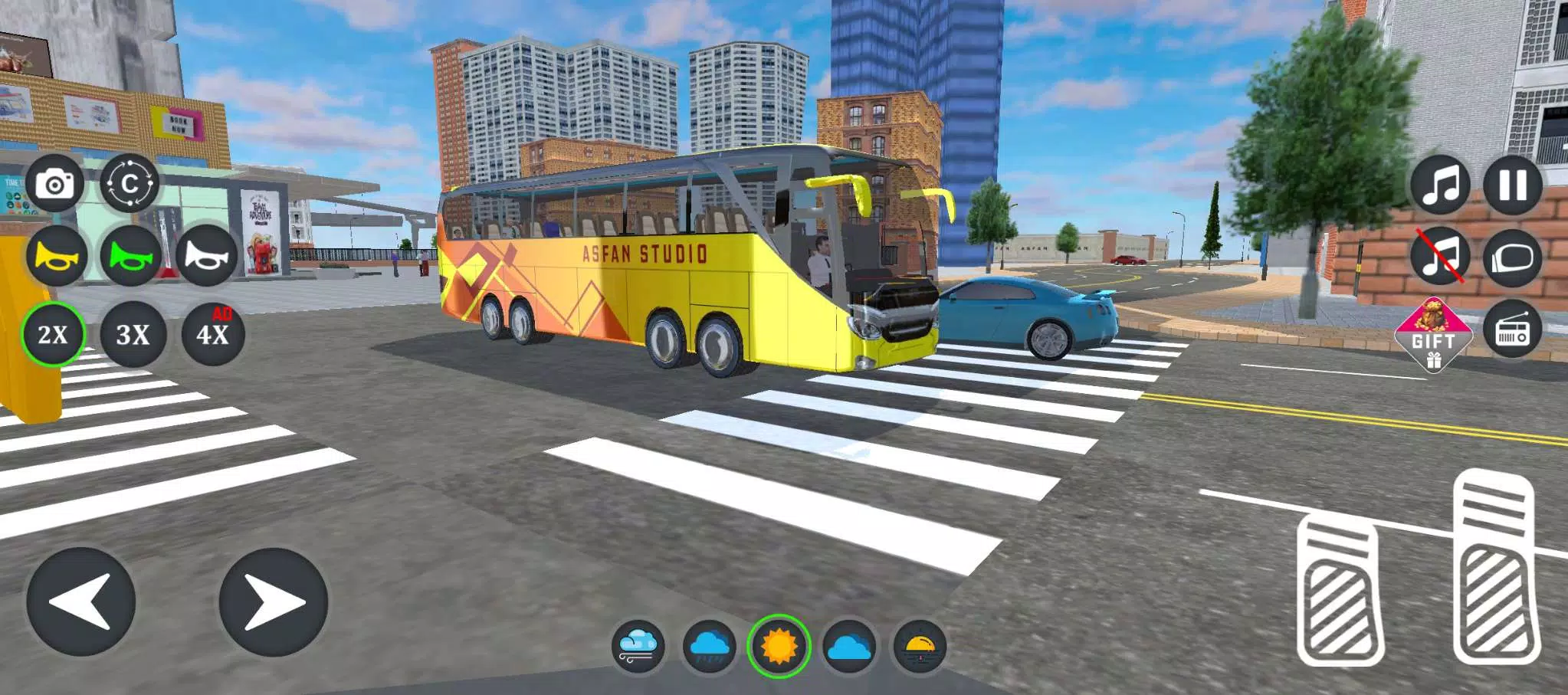This screenshot has width=1568, height=695.
Task: Open the music note settings
Action: [x=1438, y=185]
